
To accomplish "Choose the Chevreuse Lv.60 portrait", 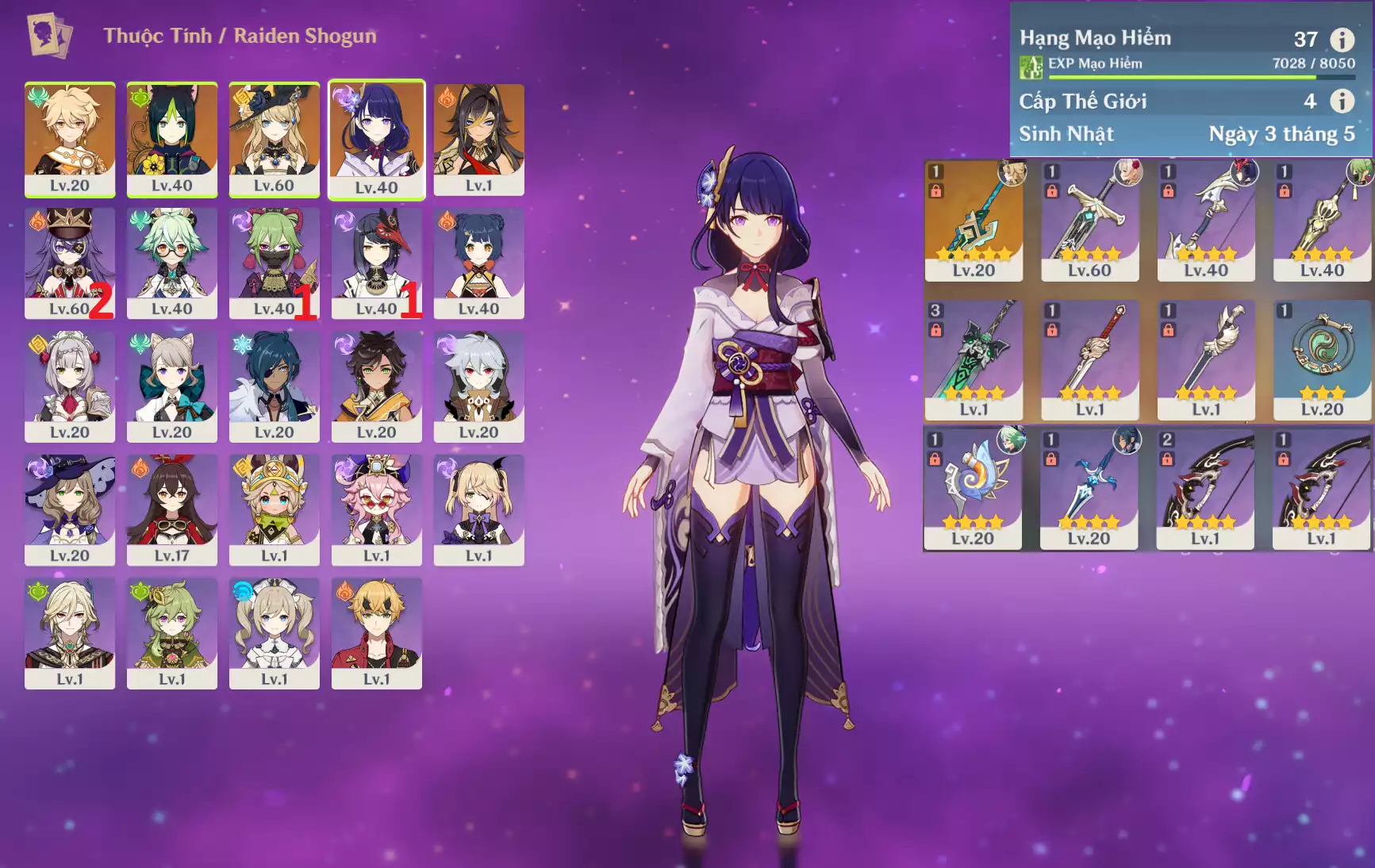I will [70, 263].
